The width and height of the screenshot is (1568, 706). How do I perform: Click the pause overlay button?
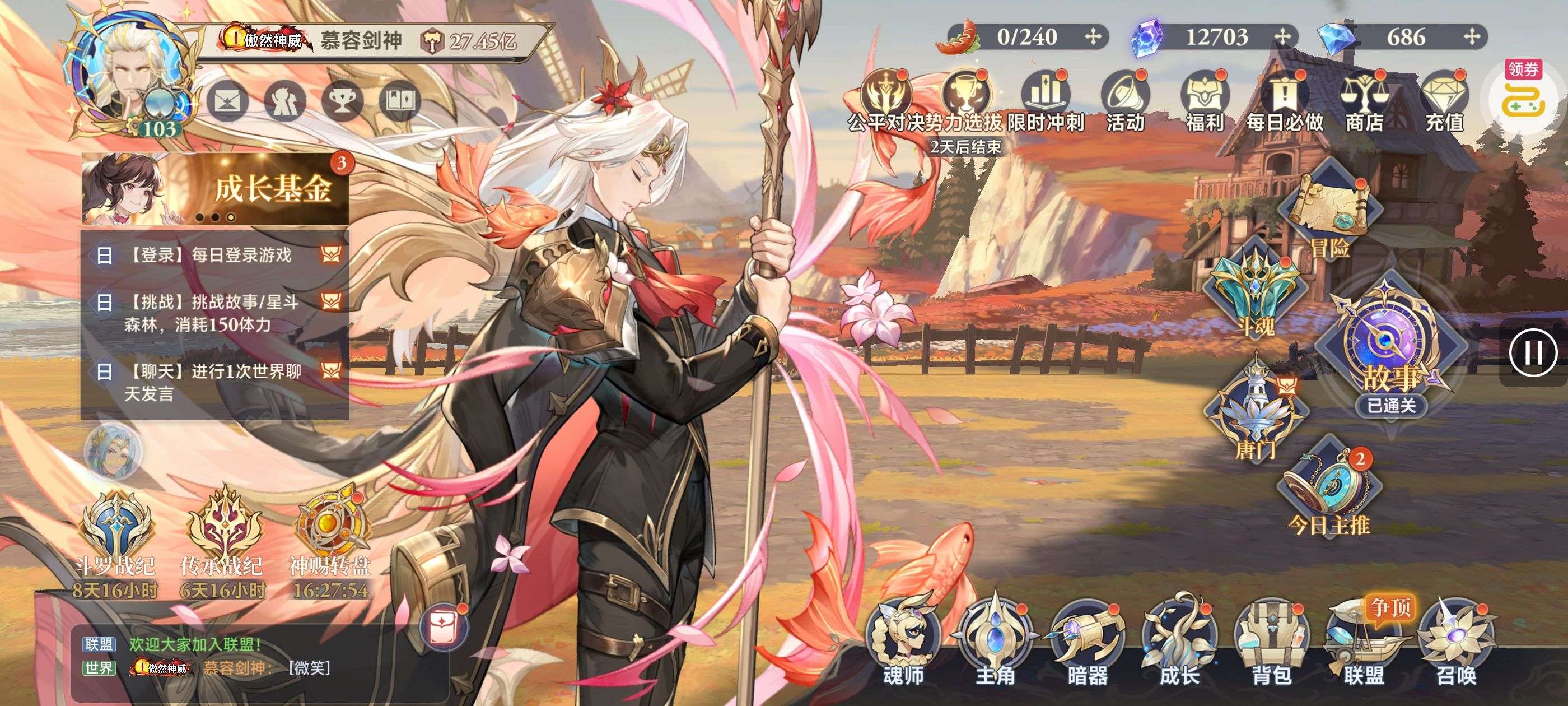click(x=1533, y=352)
